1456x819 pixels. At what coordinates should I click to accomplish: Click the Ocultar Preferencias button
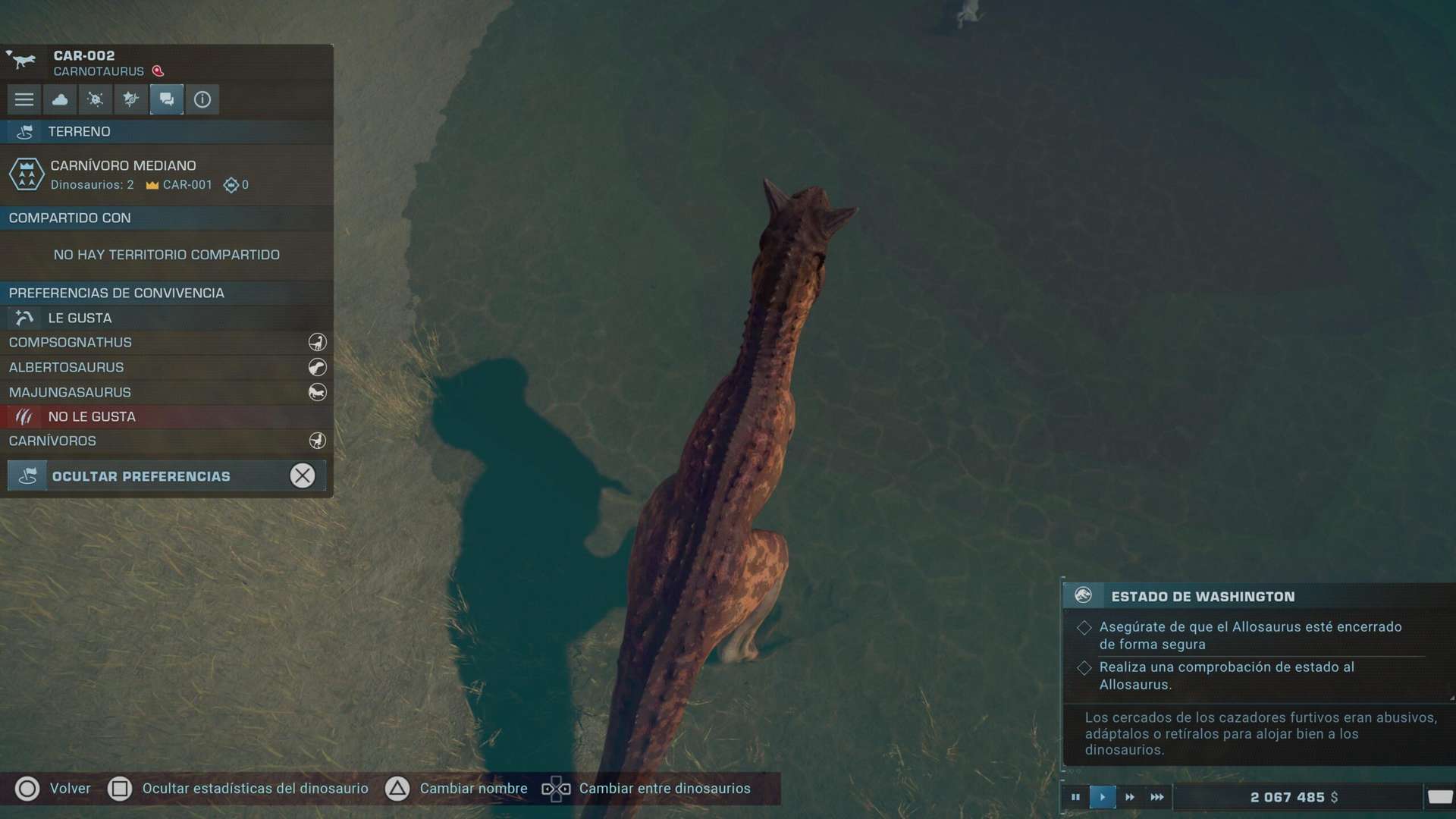click(166, 476)
